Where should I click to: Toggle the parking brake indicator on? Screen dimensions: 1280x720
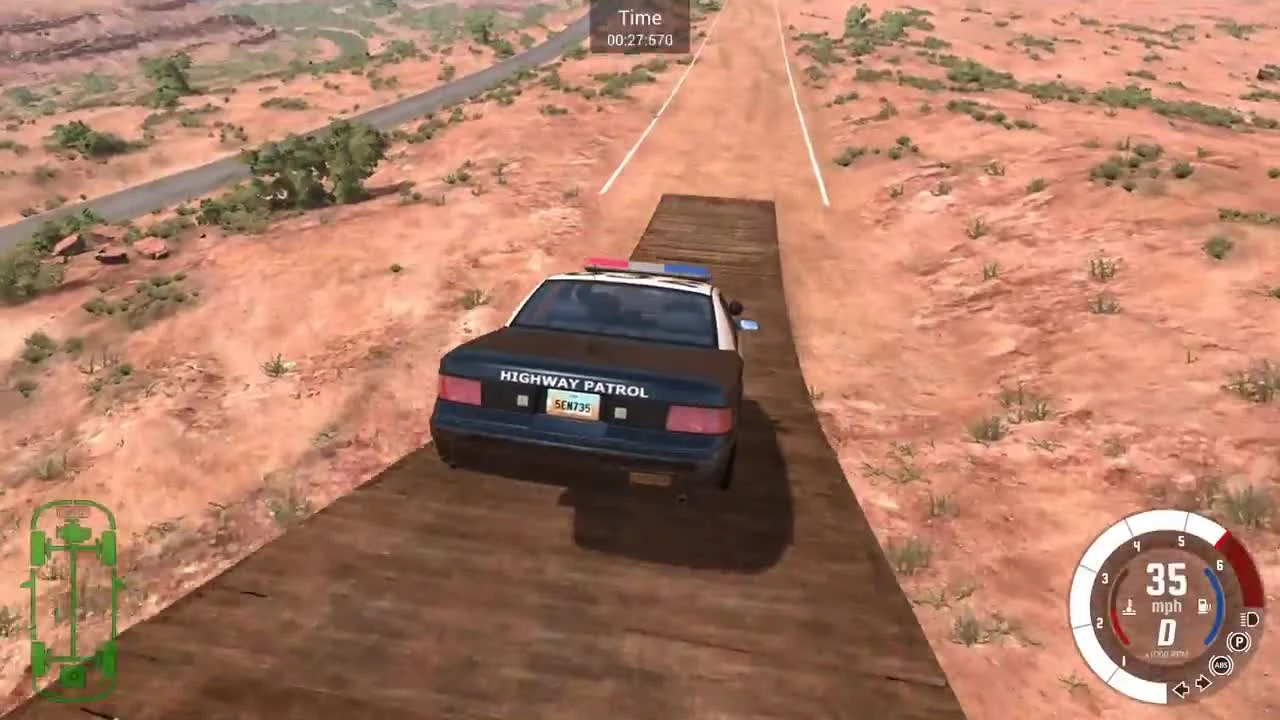click(1238, 641)
